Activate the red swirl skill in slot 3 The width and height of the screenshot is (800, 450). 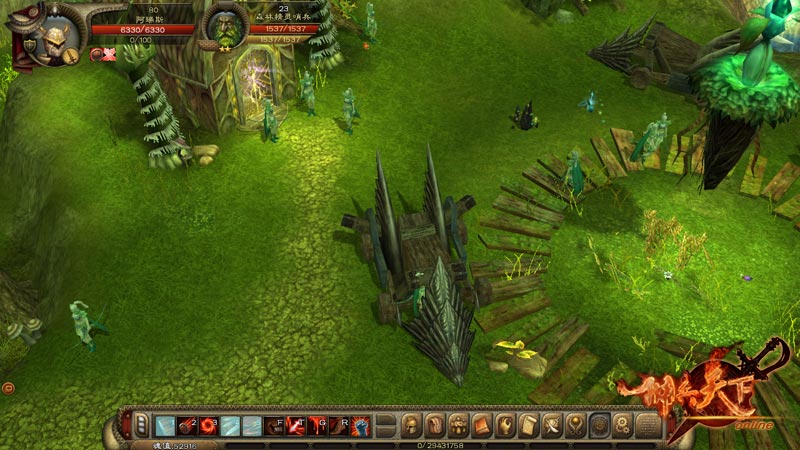coord(209,425)
